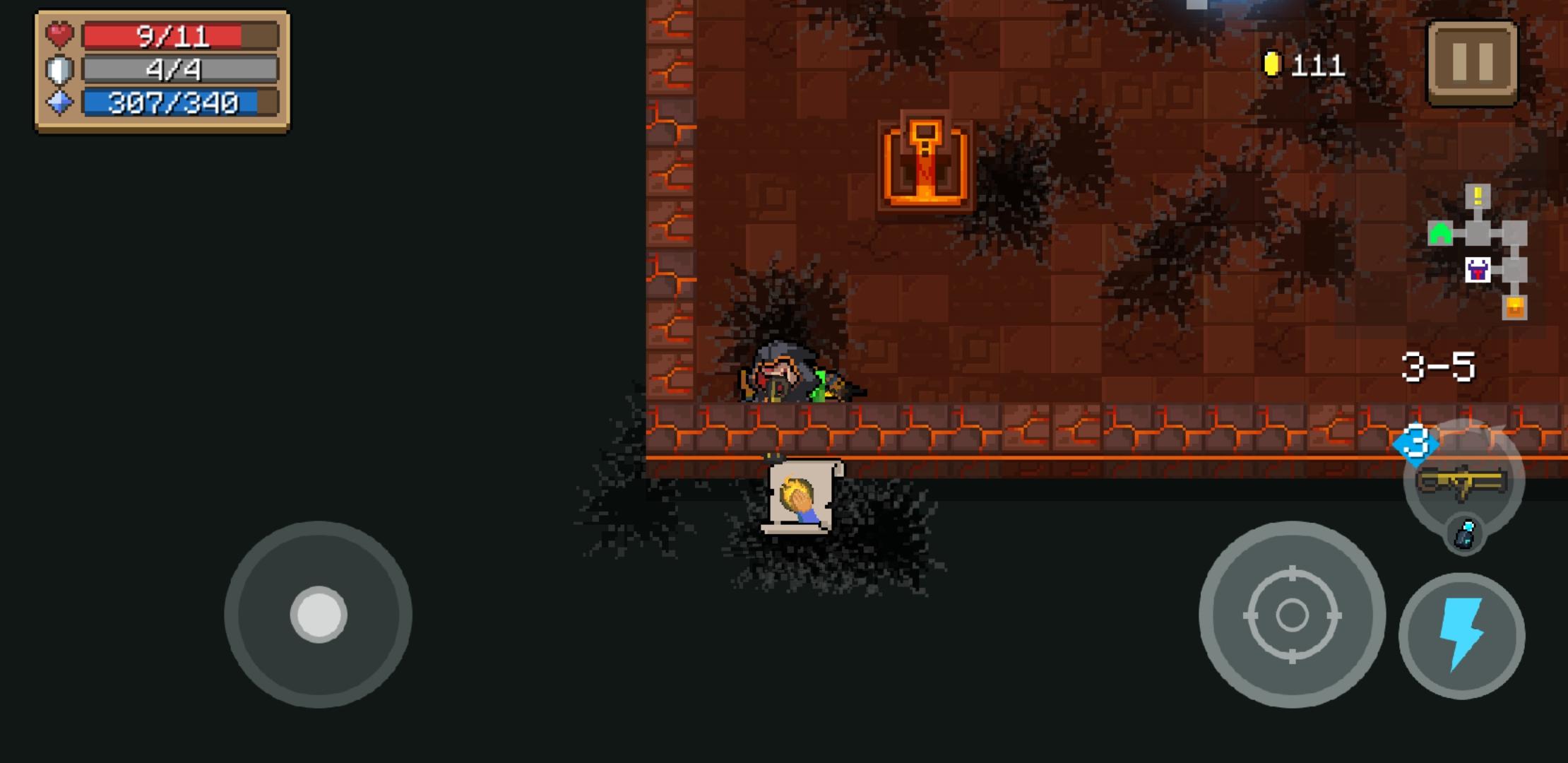The image size is (1568, 763).
Task: Tap the crosshair aim button
Action: tap(1293, 616)
